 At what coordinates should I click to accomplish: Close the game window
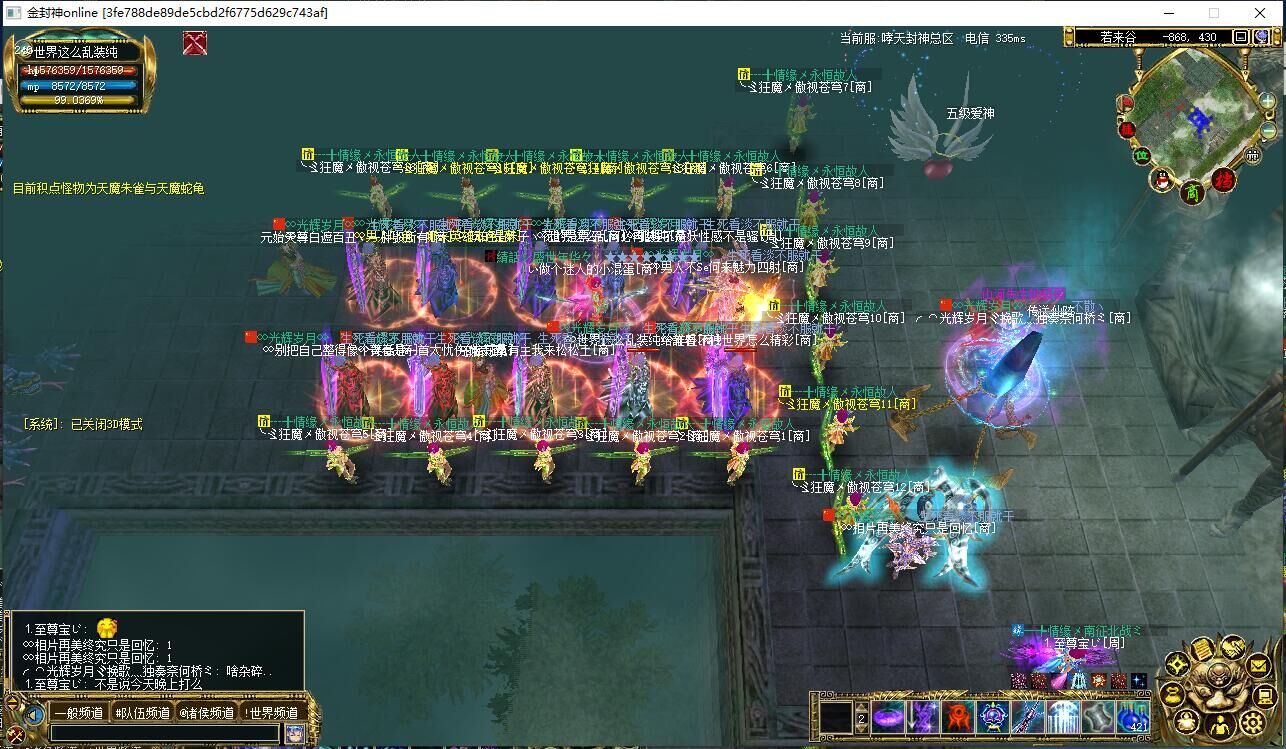pos(1261,13)
